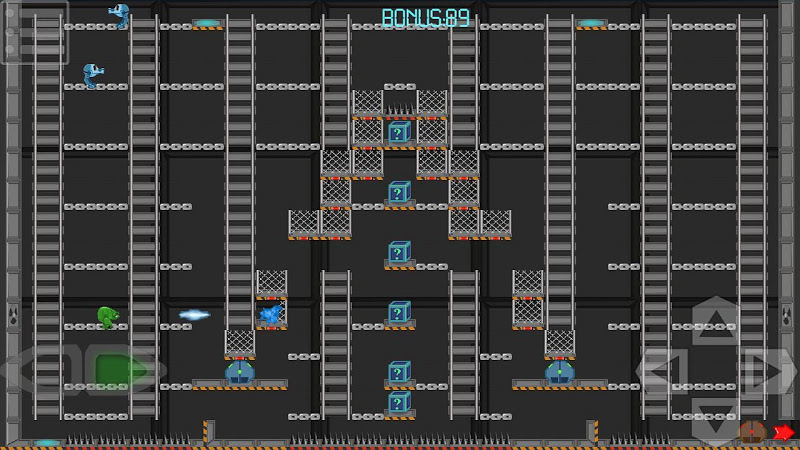The height and width of the screenshot is (450, 800).
Task: Tap the up arrow on the d-pad
Action: pyautogui.click(x=716, y=322)
